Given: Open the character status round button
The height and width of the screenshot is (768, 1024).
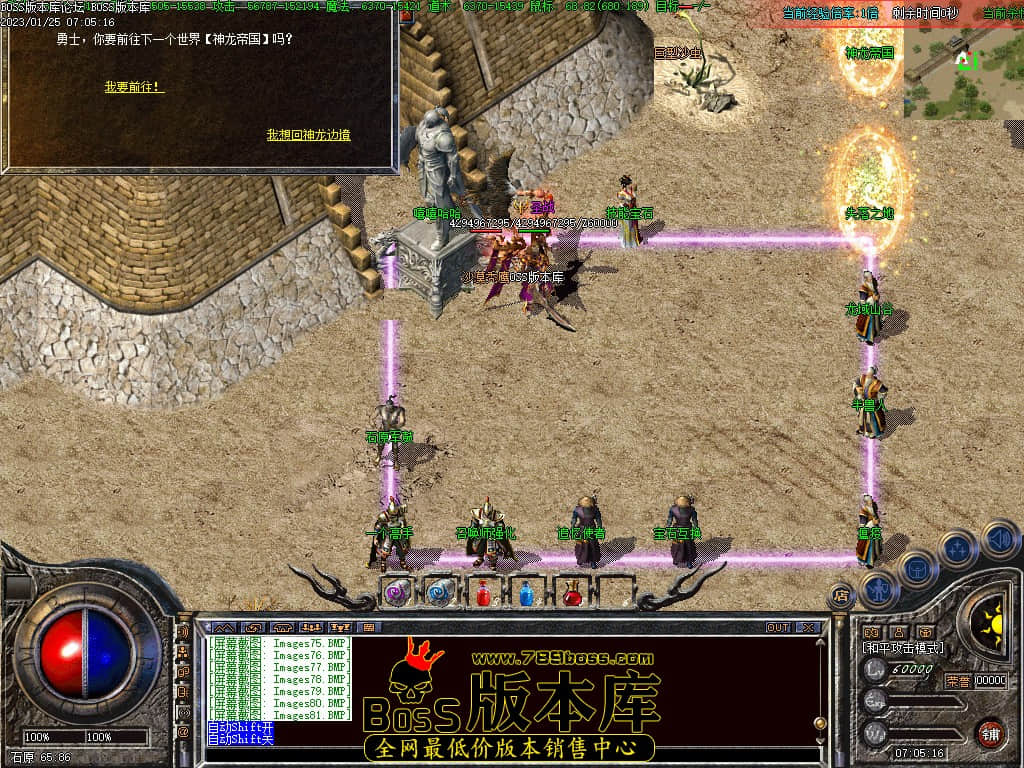Looking at the screenshot, I should [x=879, y=588].
